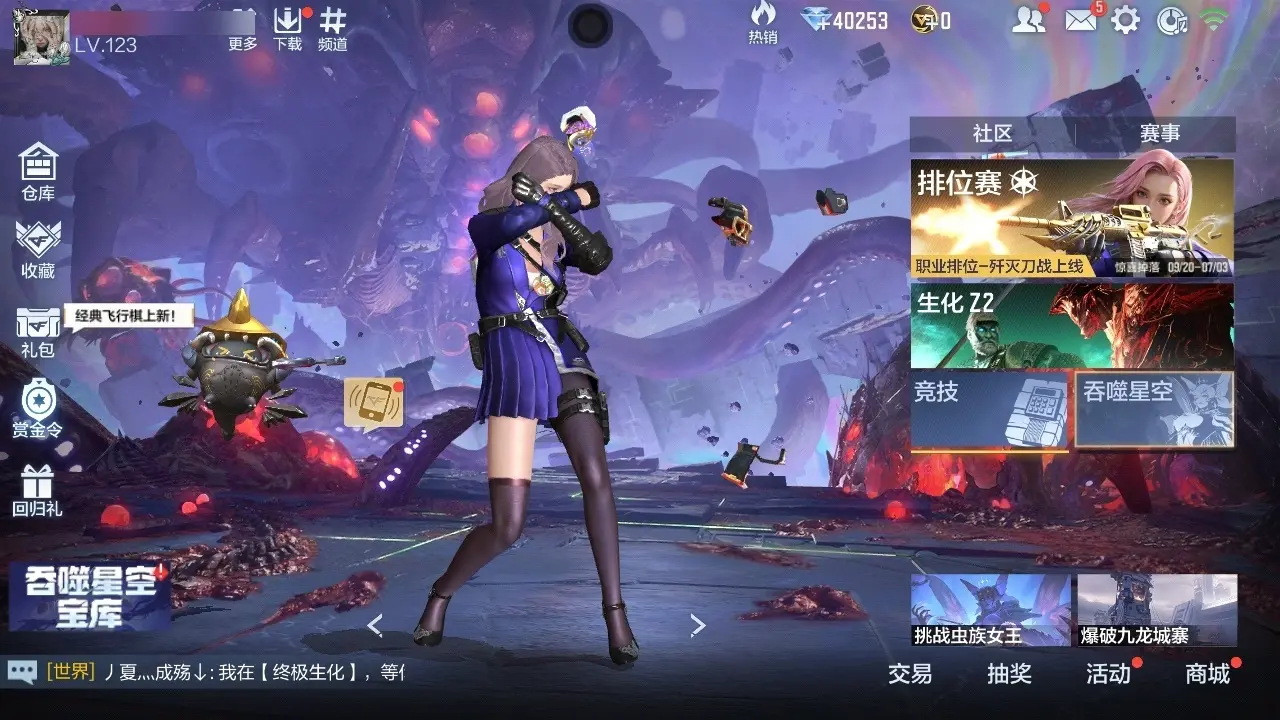Switch to the 社区 community tab
The height and width of the screenshot is (720, 1280).
[992, 134]
